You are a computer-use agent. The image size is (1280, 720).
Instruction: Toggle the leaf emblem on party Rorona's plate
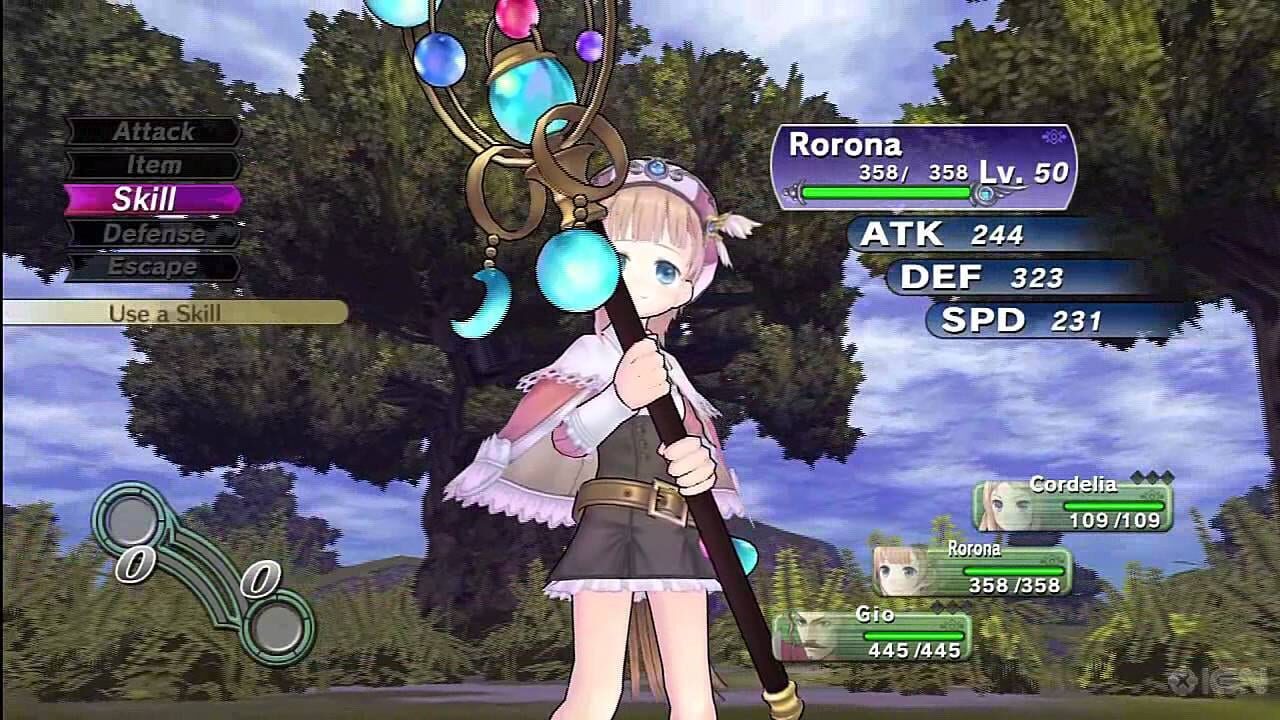1050,558
